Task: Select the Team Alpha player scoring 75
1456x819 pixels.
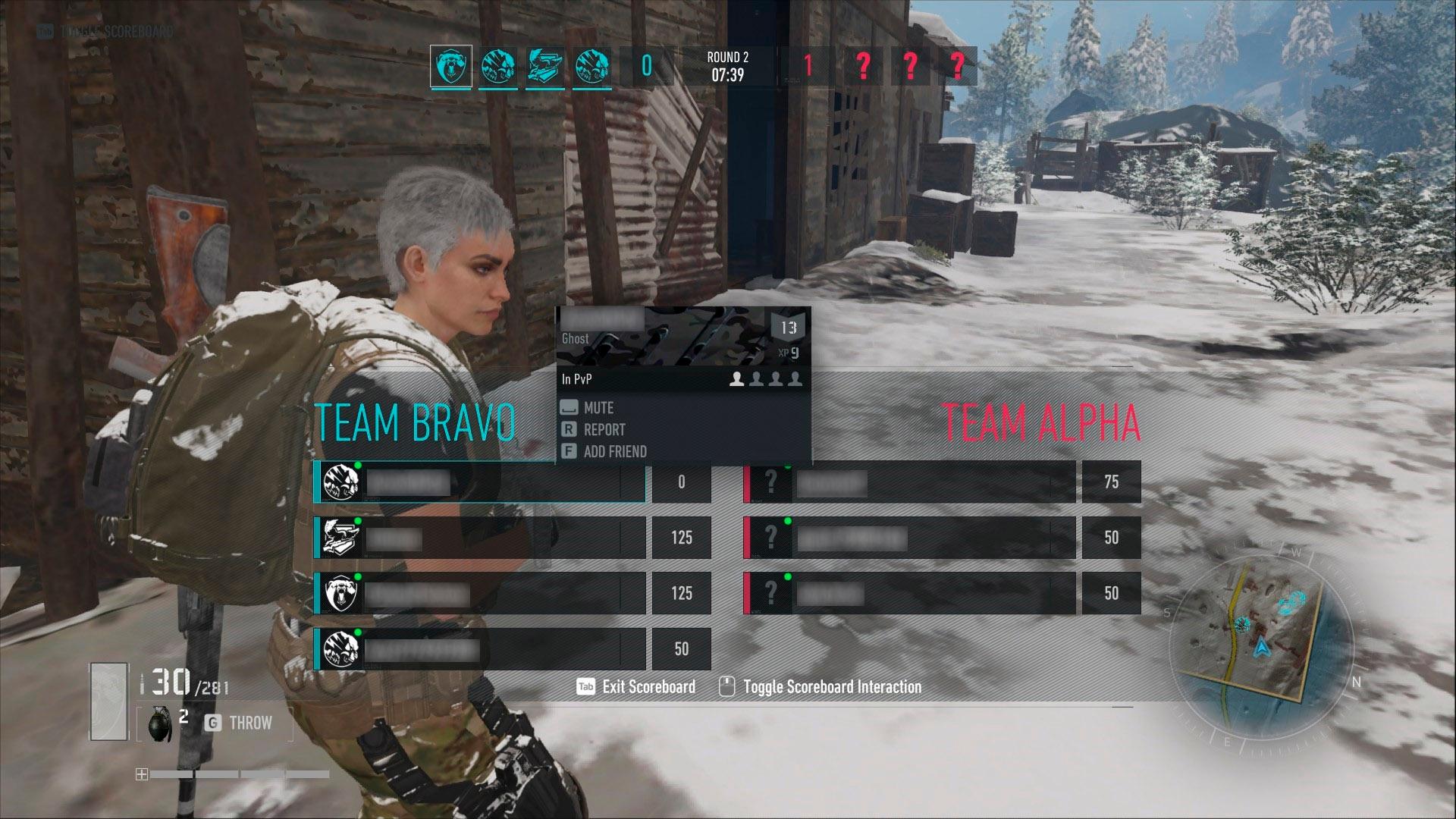Action: pyautogui.click(x=908, y=482)
